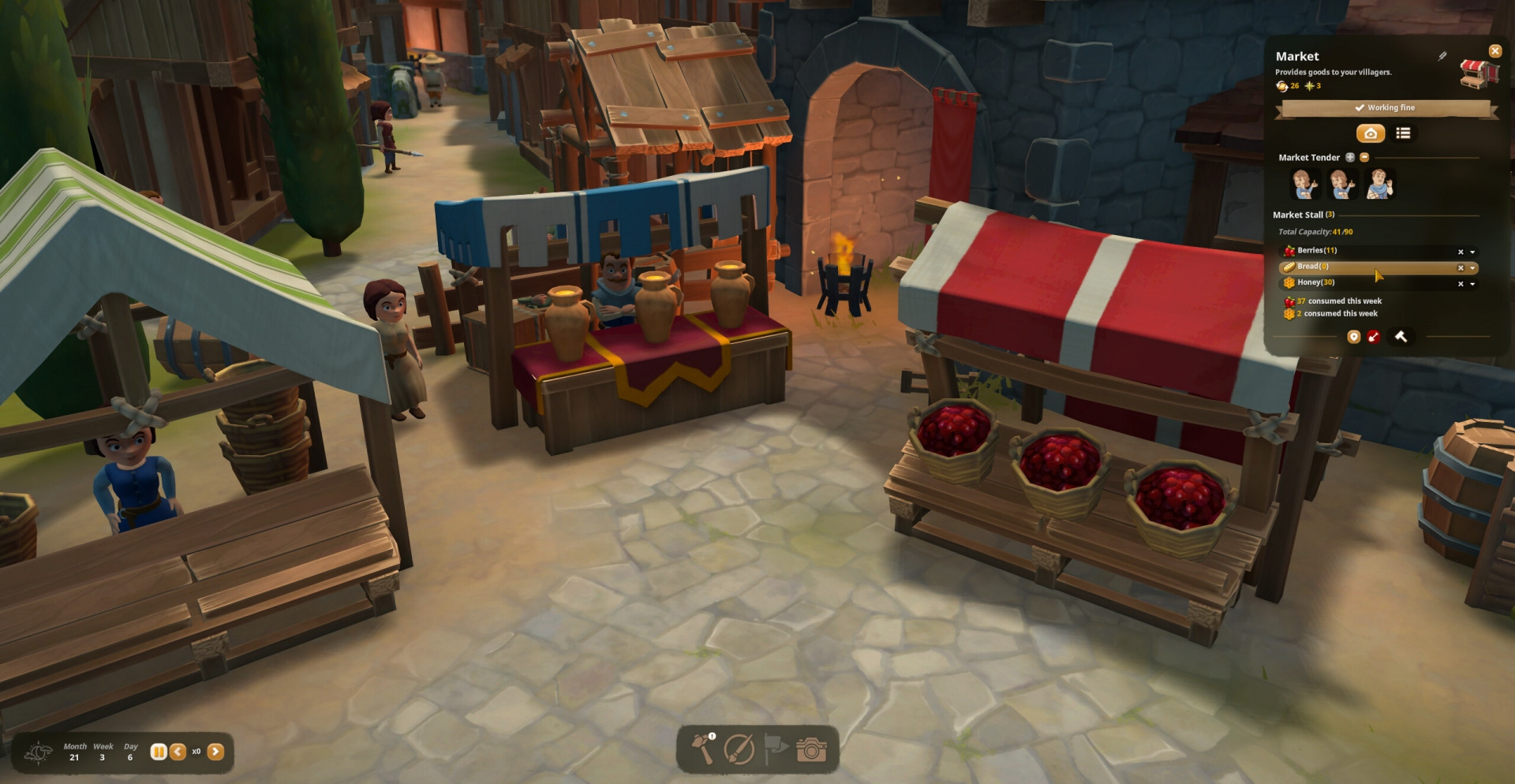Click the Market panel hammer button
The image size is (1515, 784).
(1401, 337)
